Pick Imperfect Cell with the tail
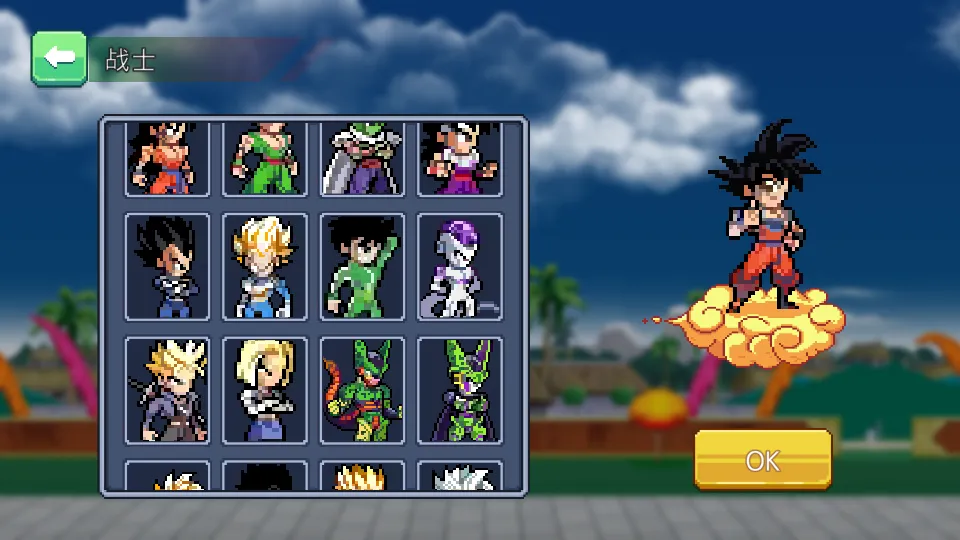960x540 pixels. (362, 391)
